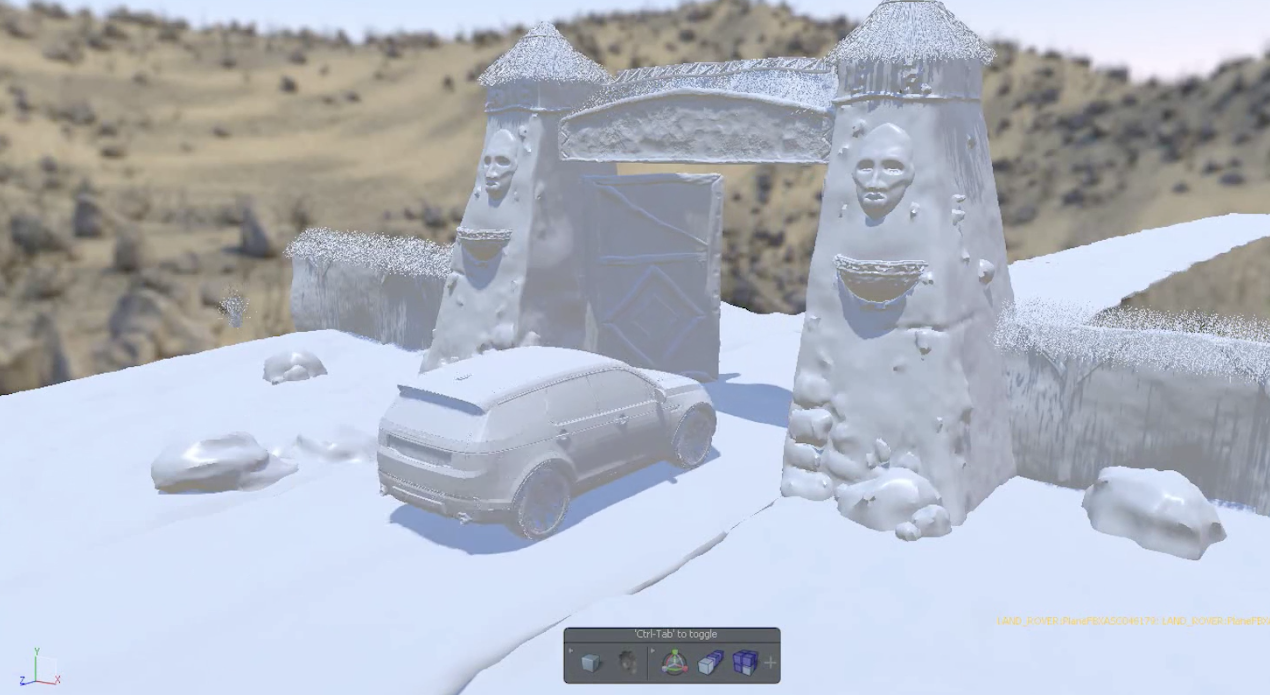Screen dimensions: 1270x695
Task: Select the single grey cube tool
Action: coord(591,662)
